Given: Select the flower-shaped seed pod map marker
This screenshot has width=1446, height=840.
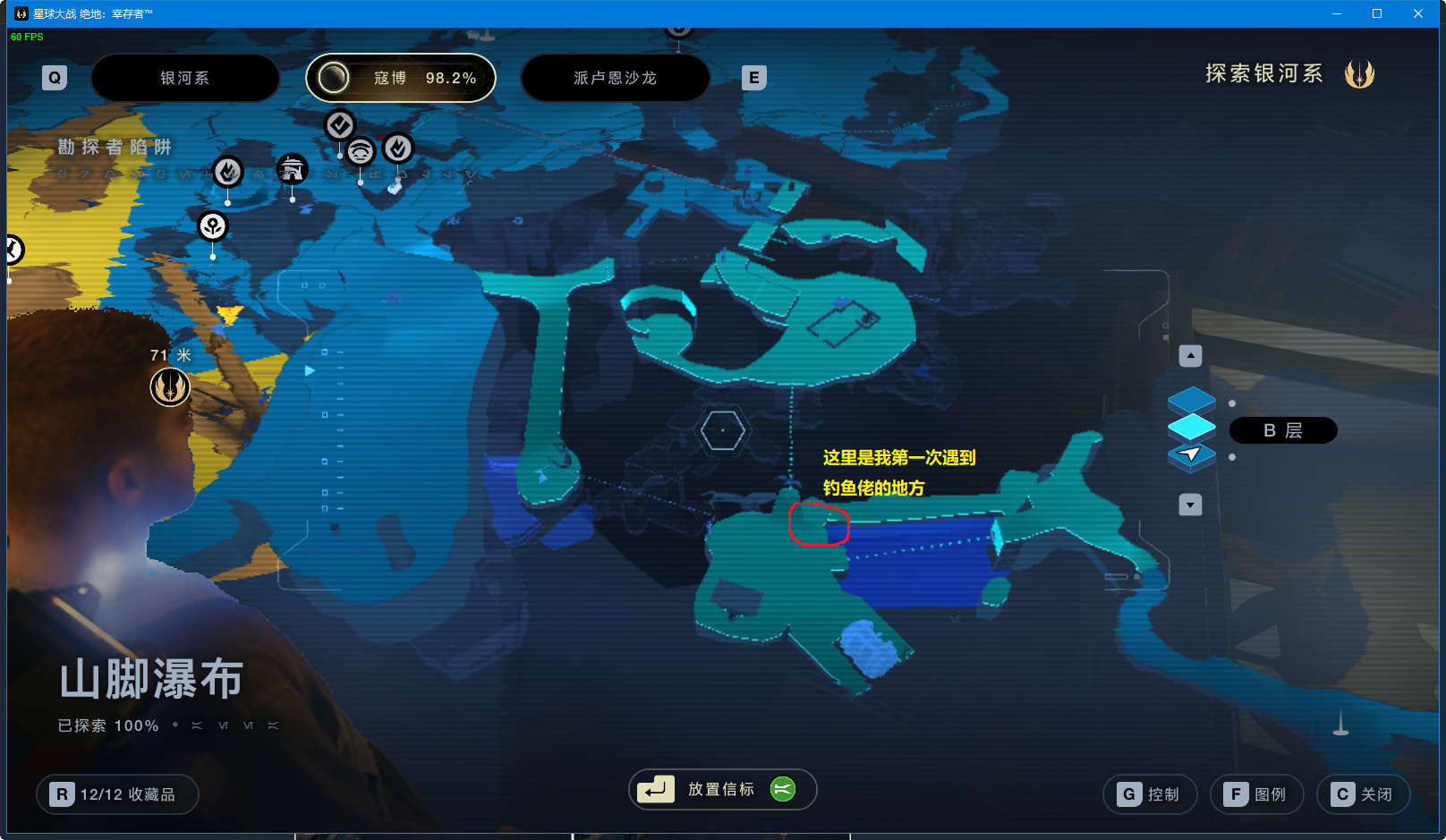Looking at the screenshot, I should click(x=211, y=227).
